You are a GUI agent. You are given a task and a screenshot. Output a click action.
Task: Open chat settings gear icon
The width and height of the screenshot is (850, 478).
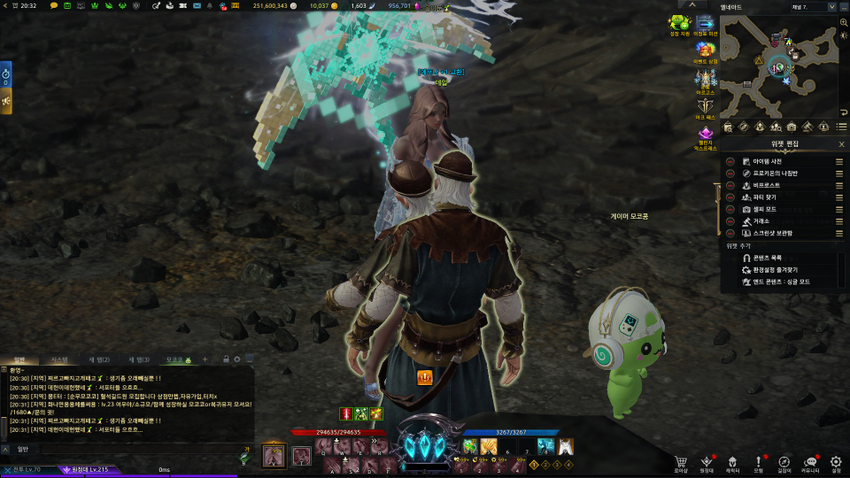[238, 359]
